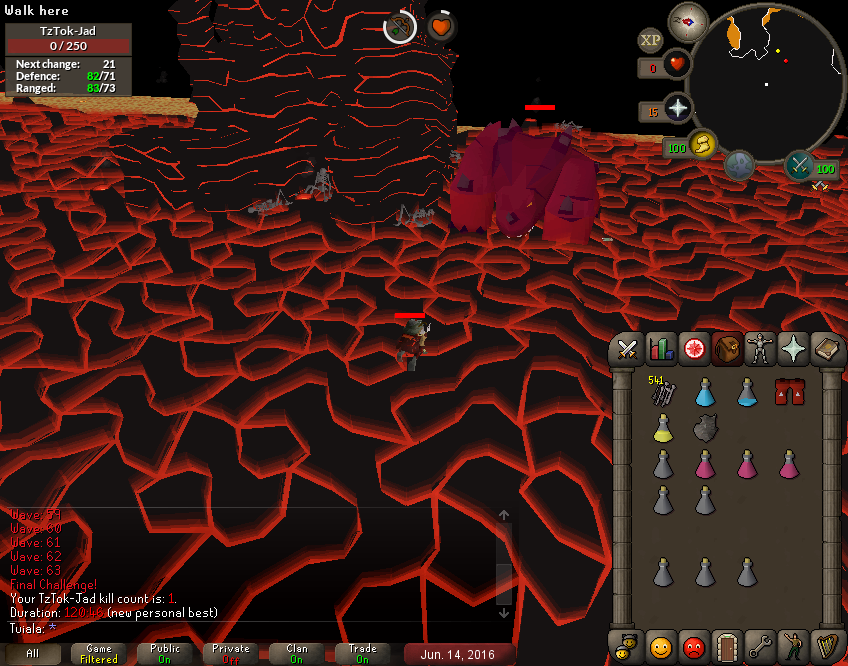The height and width of the screenshot is (666, 848).
Task: Click the compass to face north
Action: [x=688, y=22]
